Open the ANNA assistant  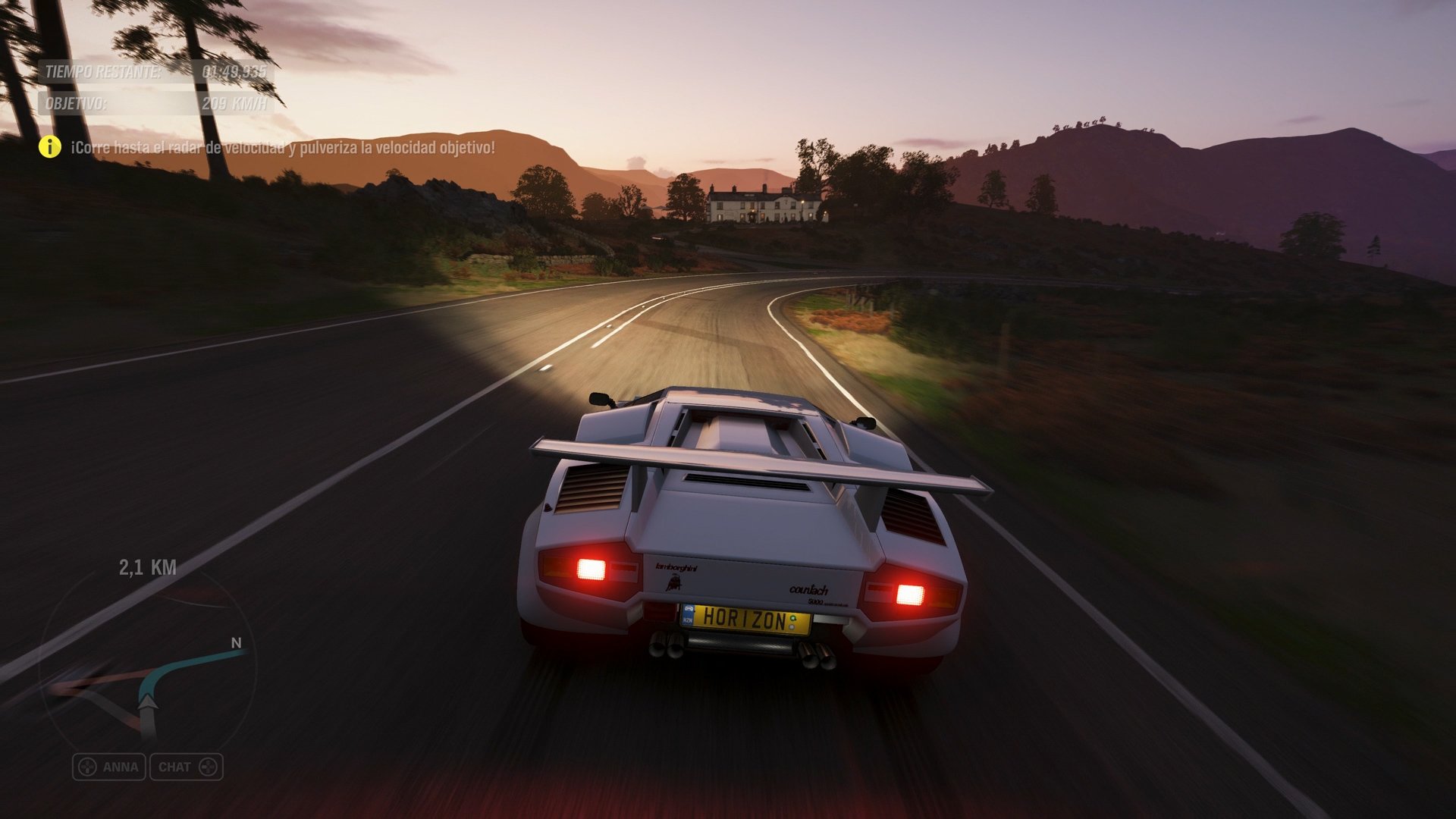click(110, 767)
